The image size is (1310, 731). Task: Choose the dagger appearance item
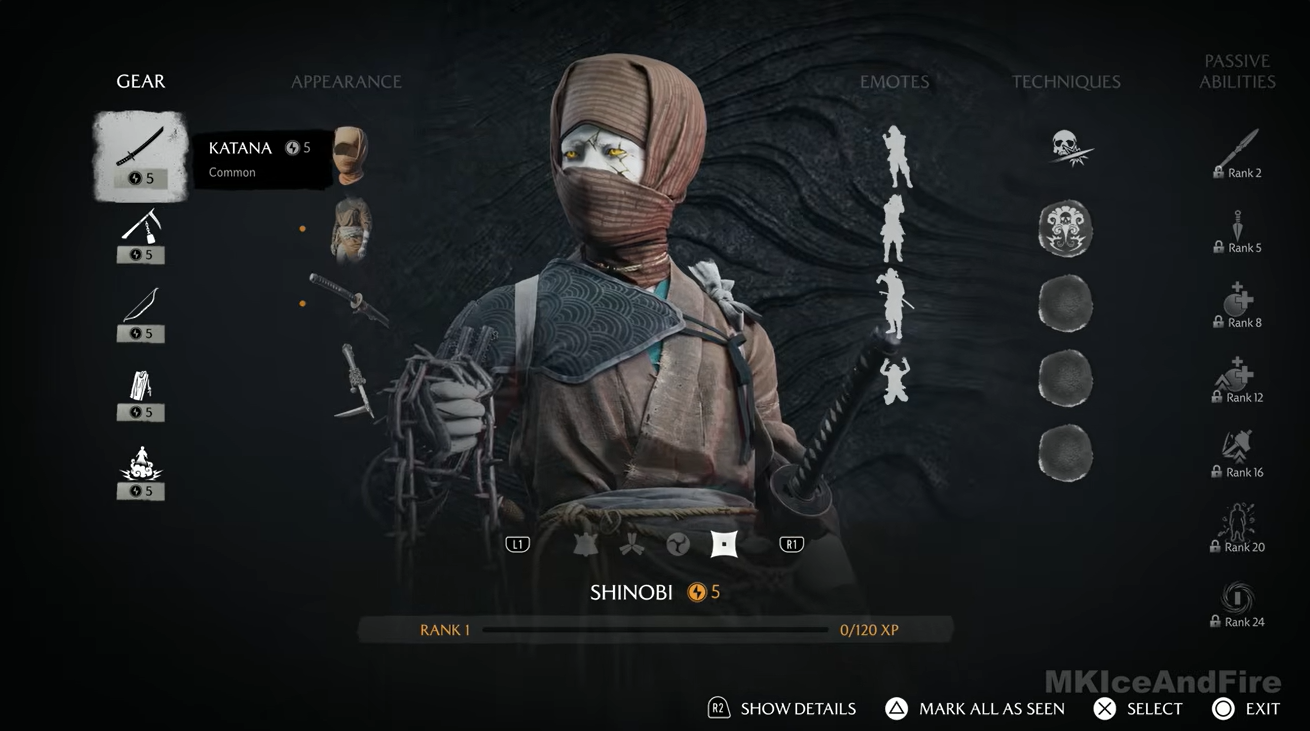(x=354, y=380)
